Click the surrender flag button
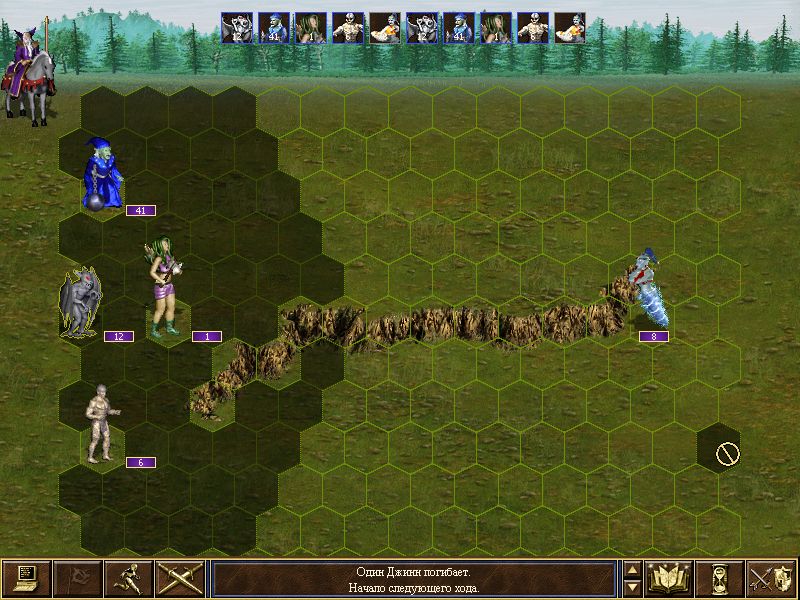This screenshot has width=800, height=600. pos(77,578)
